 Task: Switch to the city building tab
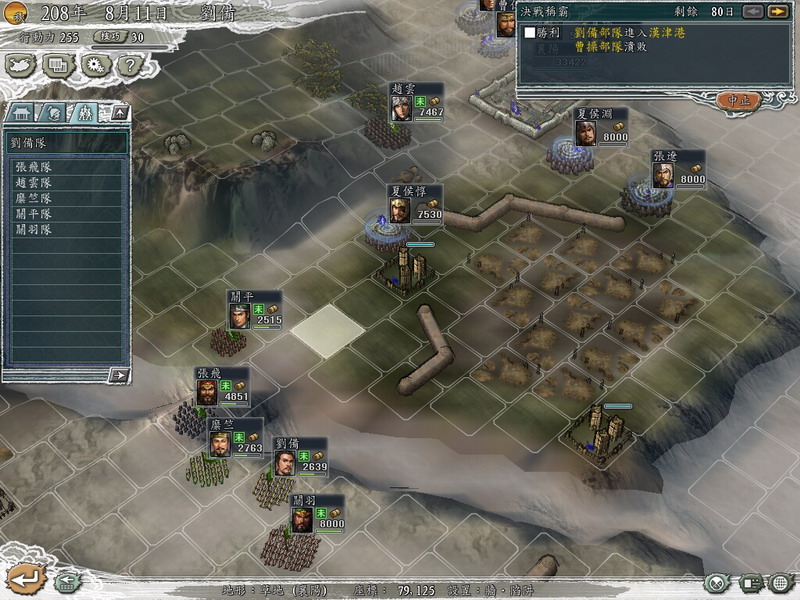click(22, 112)
